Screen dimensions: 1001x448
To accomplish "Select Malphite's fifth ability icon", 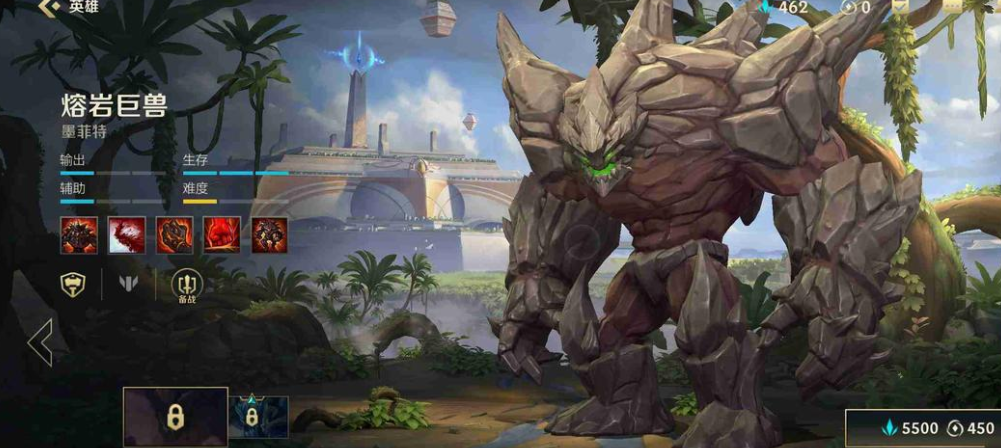I will [x=270, y=235].
